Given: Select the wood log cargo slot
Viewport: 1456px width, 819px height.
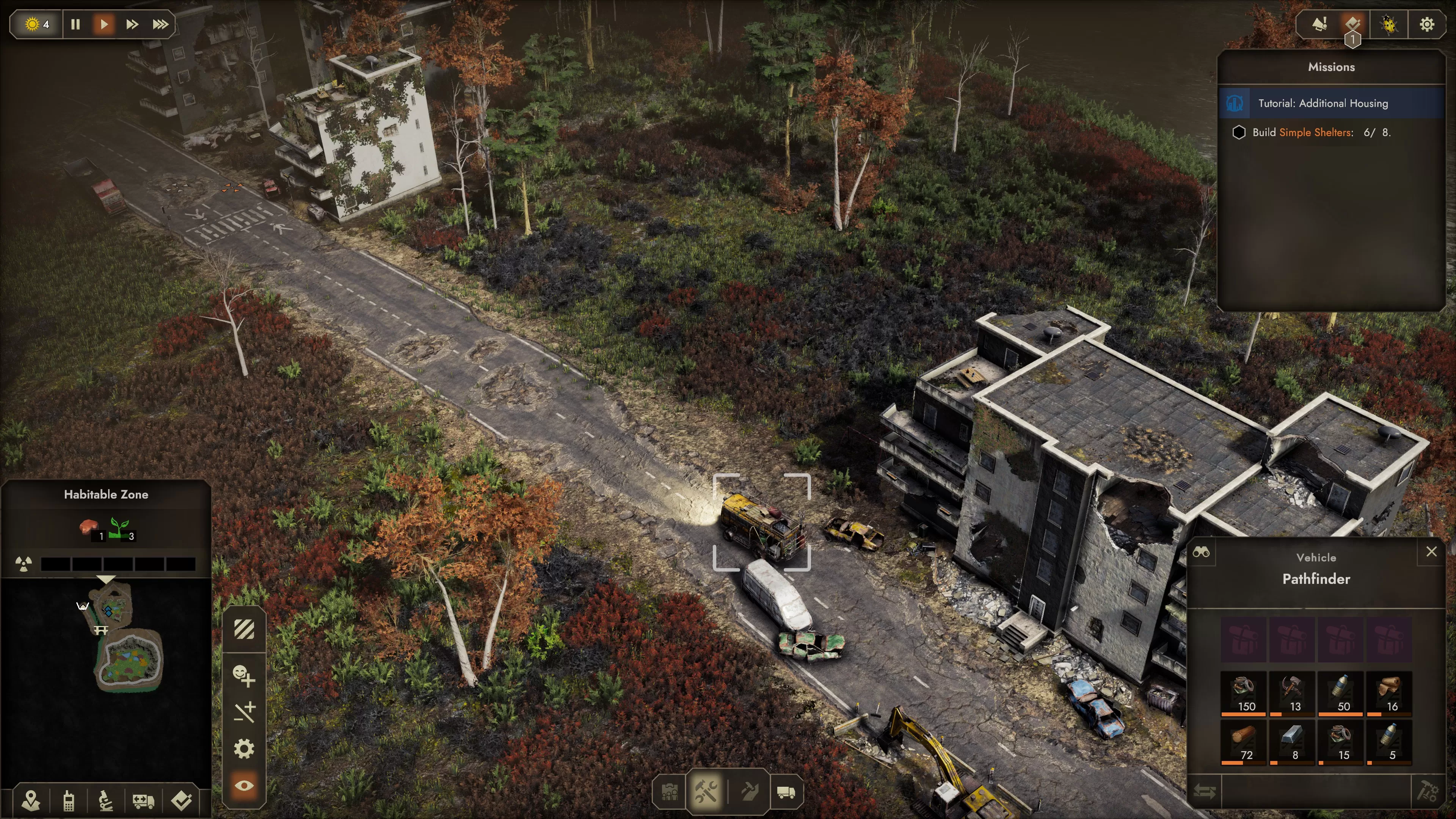Looking at the screenshot, I should coord(1244,742).
